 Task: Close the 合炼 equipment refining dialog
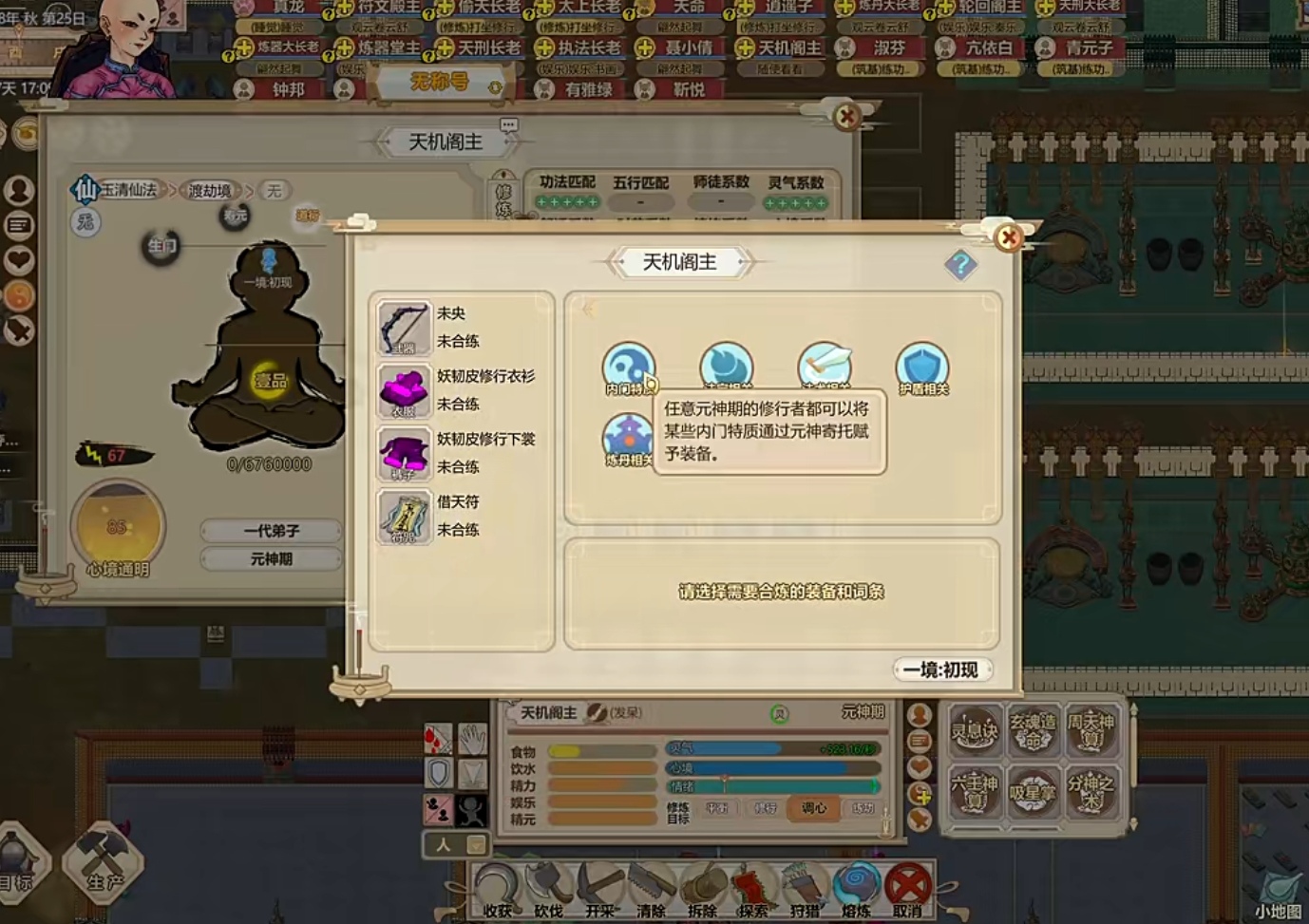1008,236
